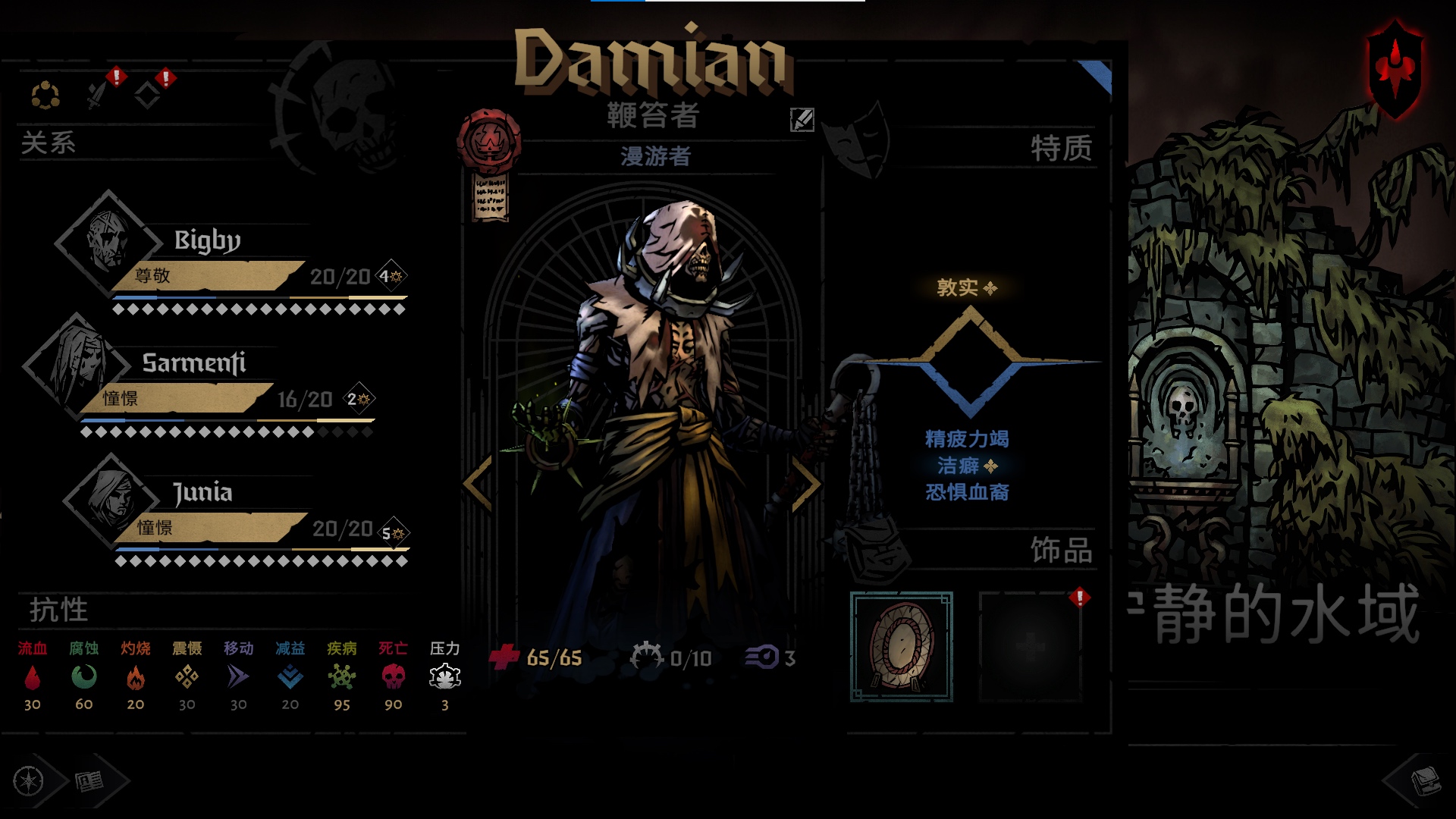Screen dimensions: 1456x819
Task: Show the previous hero with the left arrow
Action: coord(479,483)
